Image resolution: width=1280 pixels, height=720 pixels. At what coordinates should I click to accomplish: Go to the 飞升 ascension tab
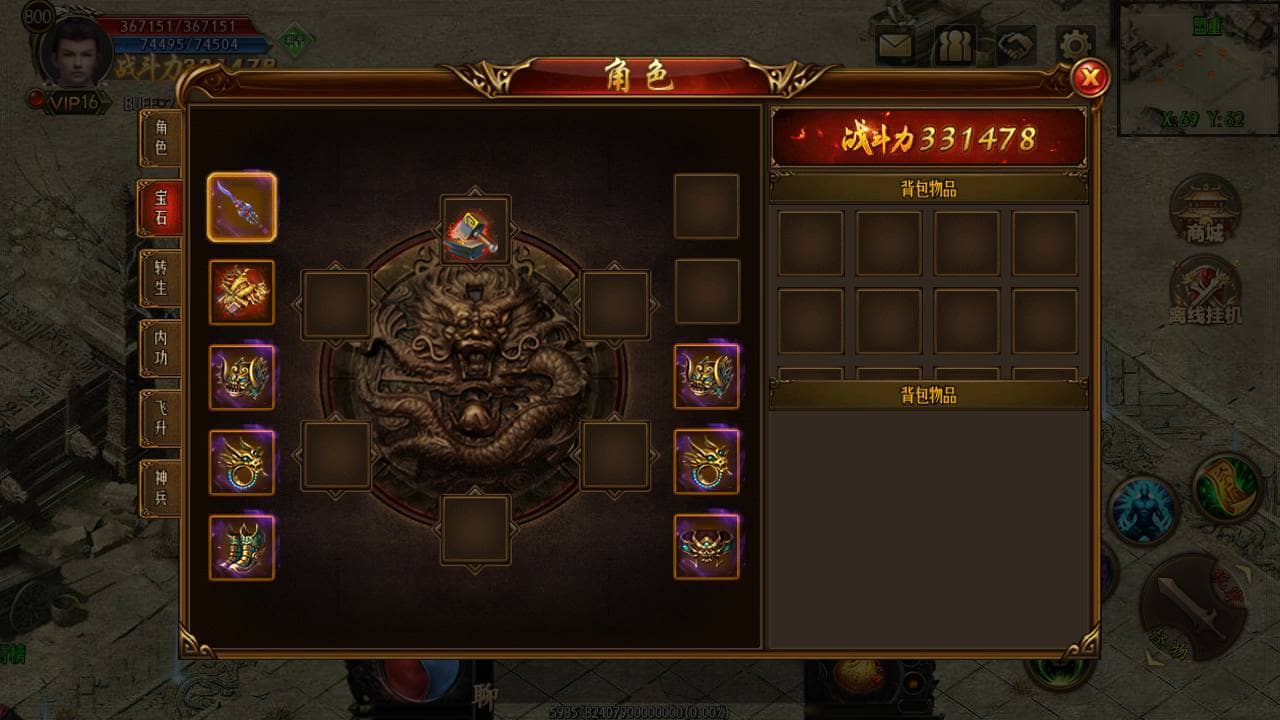[160, 418]
